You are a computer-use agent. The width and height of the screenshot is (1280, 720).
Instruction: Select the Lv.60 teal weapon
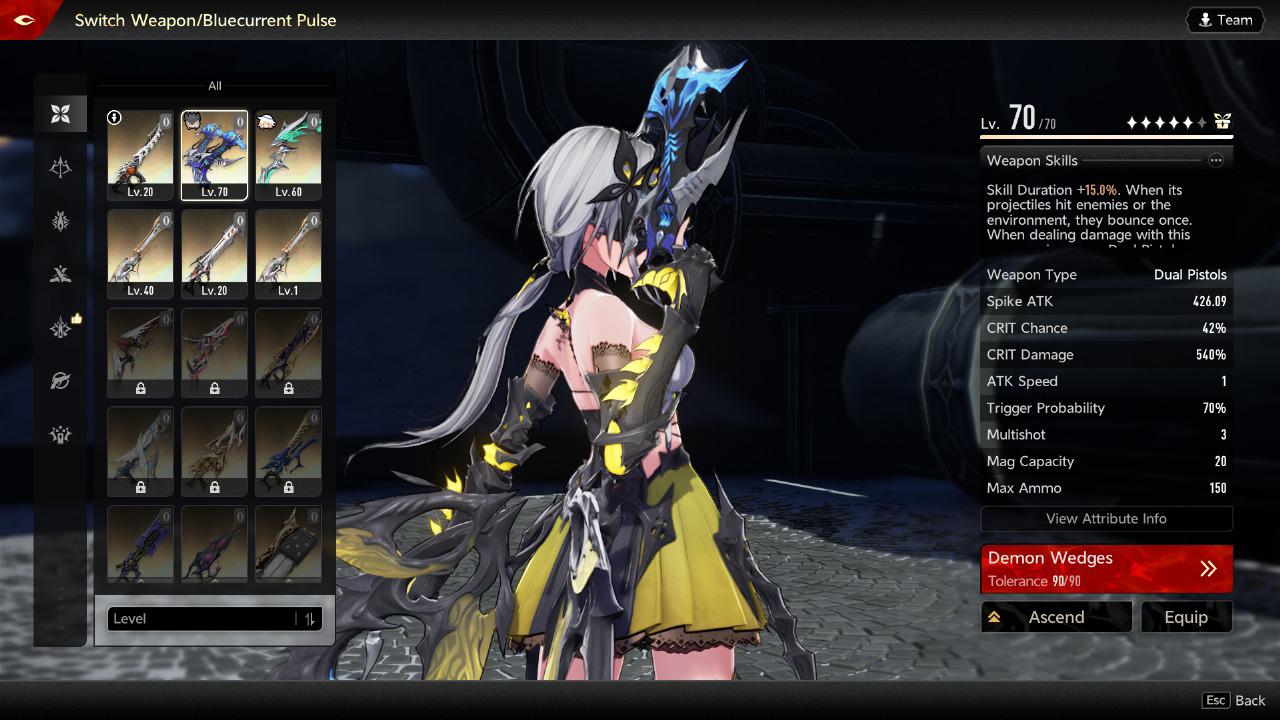[288, 154]
